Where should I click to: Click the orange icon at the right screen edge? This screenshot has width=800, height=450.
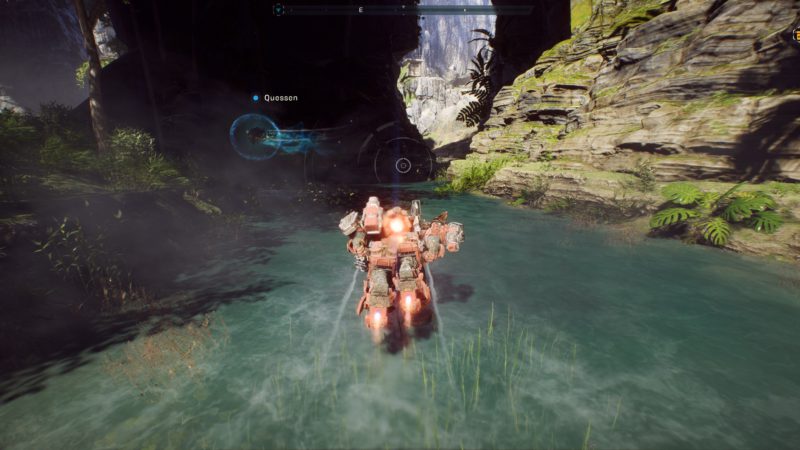click(x=795, y=36)
